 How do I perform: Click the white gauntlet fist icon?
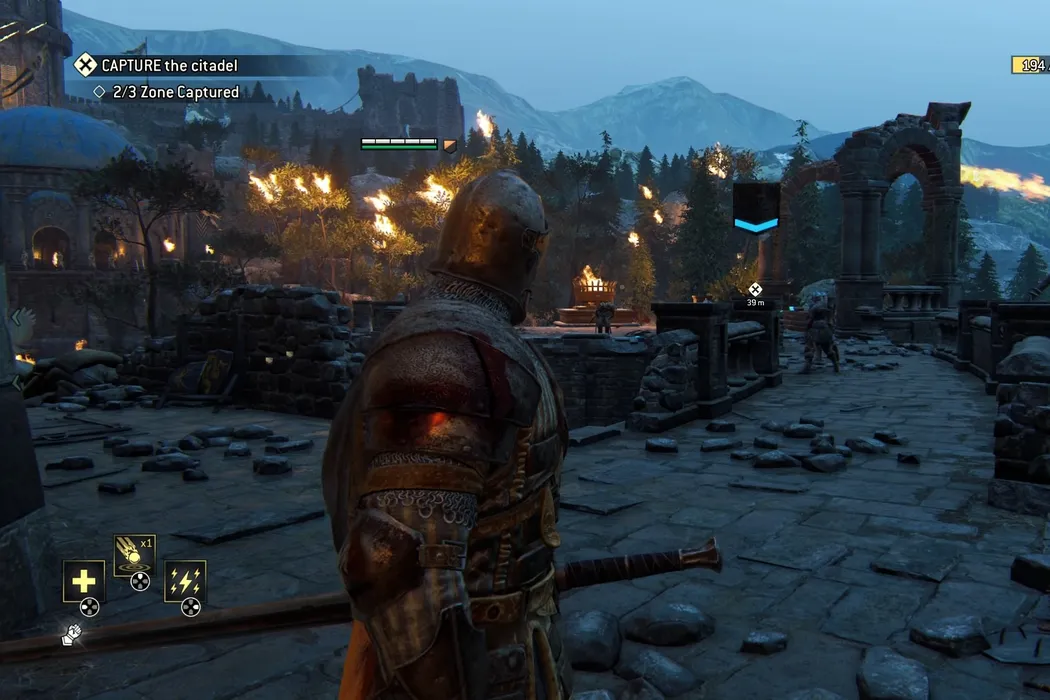[x=71, y=634]
